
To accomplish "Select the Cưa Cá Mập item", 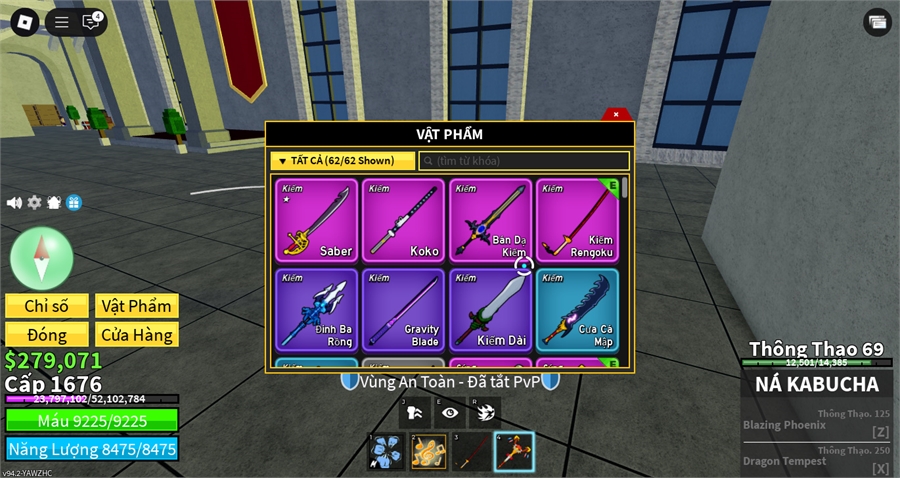I will coord(577,308).
